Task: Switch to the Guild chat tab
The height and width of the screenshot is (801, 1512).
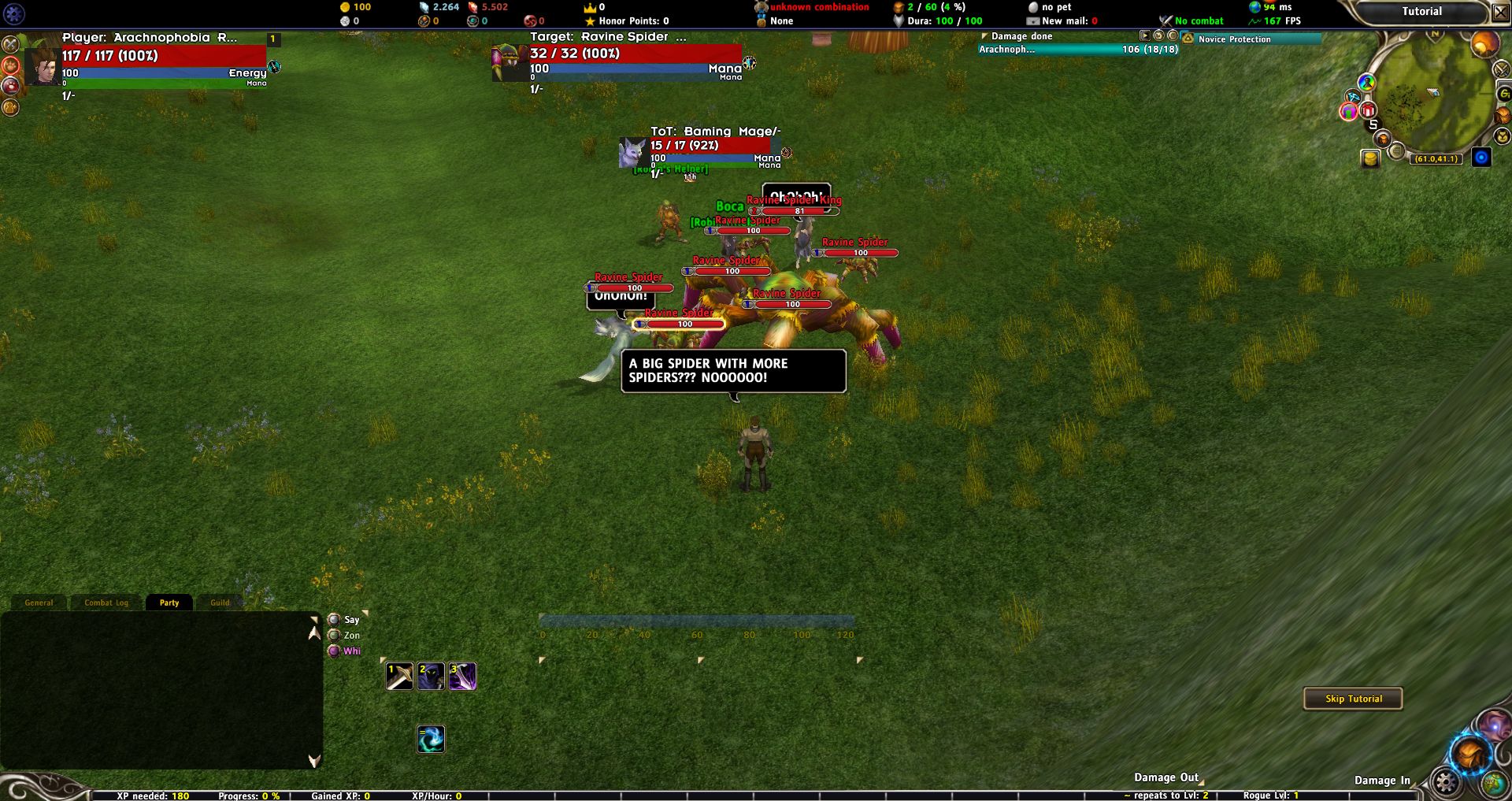Action: point(220,603)
